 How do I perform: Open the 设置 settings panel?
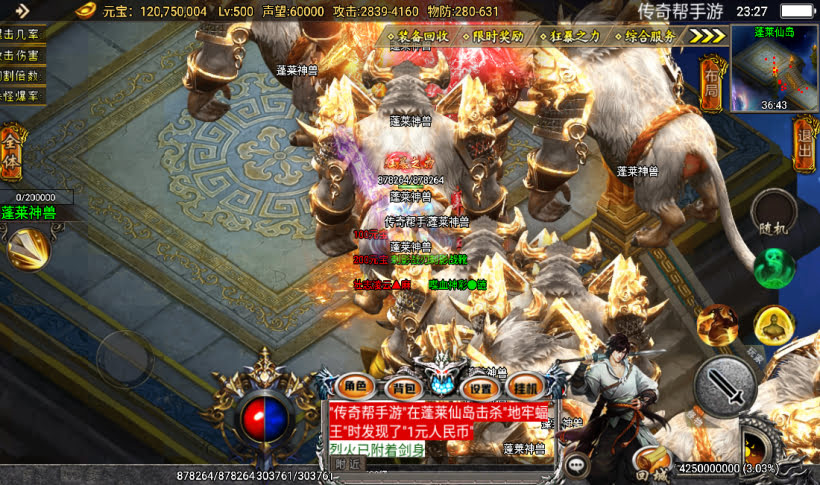pyautogui.click(x=482, y=386)
